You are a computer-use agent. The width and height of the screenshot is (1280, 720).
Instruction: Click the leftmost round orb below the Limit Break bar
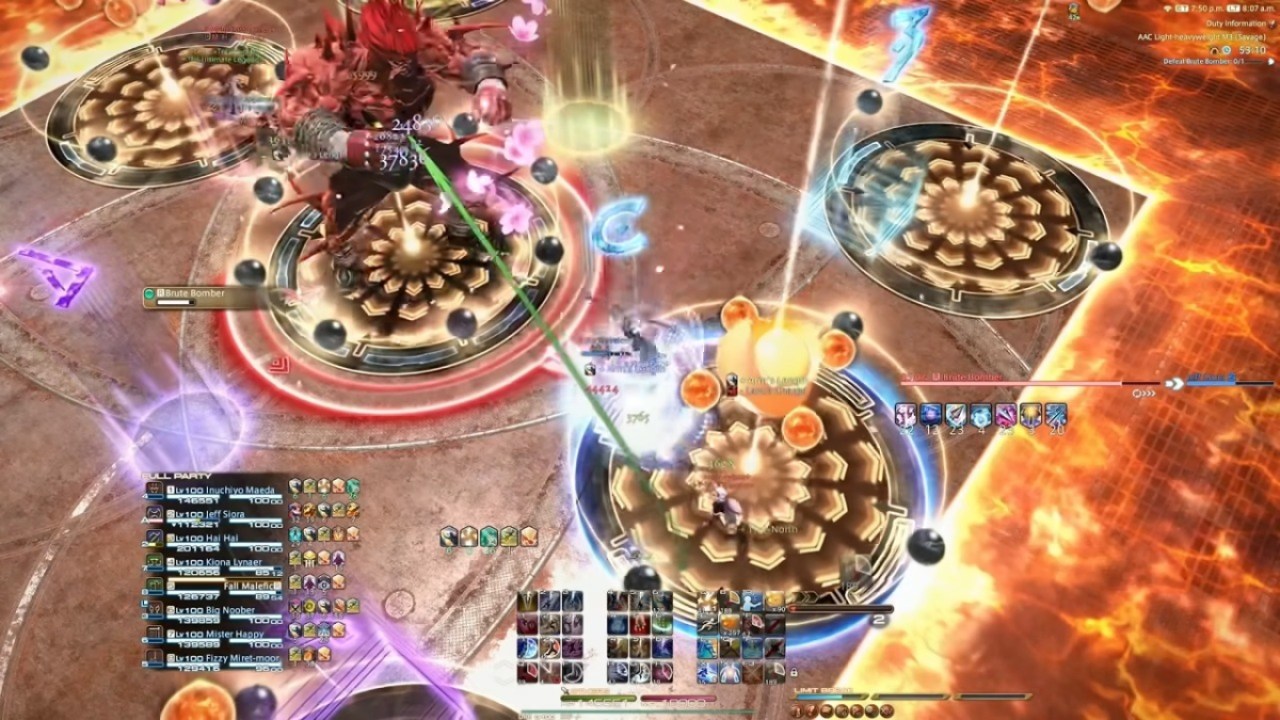point(796,708)
